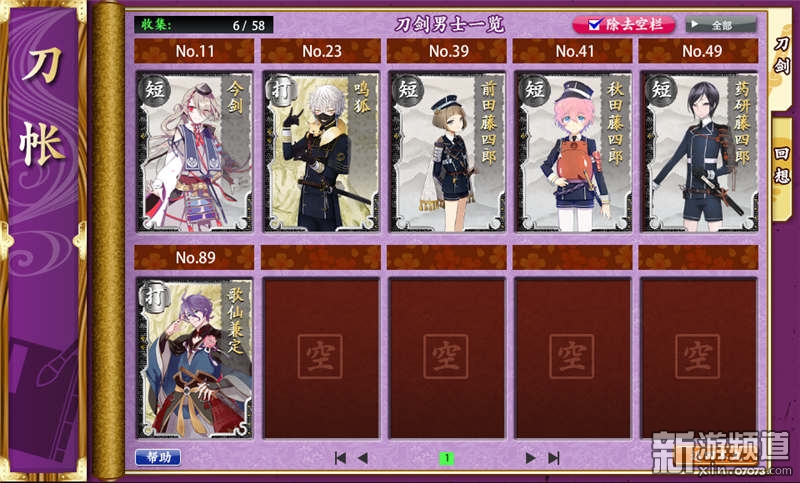Toggle the 除去空栏 checkbox
800x483 pixels.
pos(596,24)
